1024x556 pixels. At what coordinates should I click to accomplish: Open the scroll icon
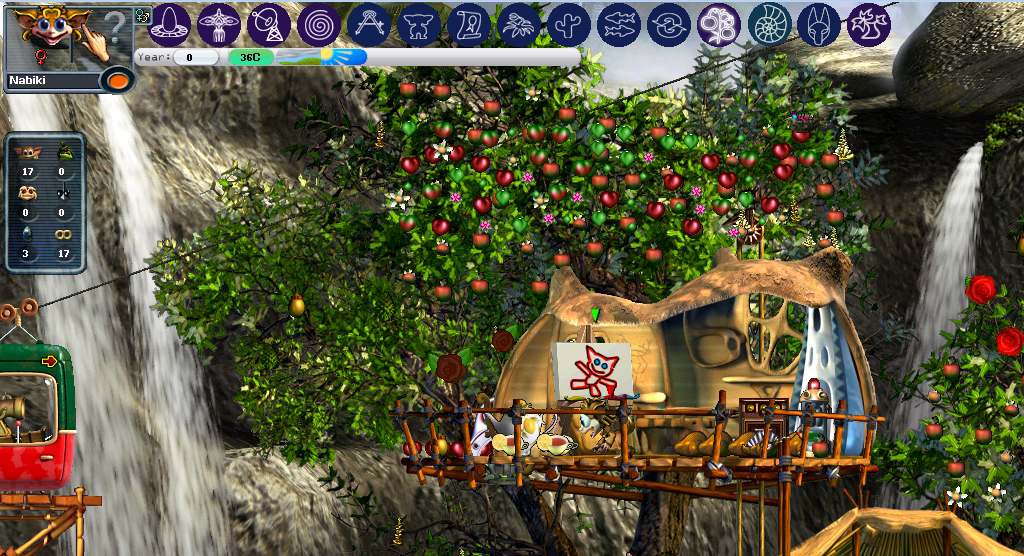coord(469,24)
